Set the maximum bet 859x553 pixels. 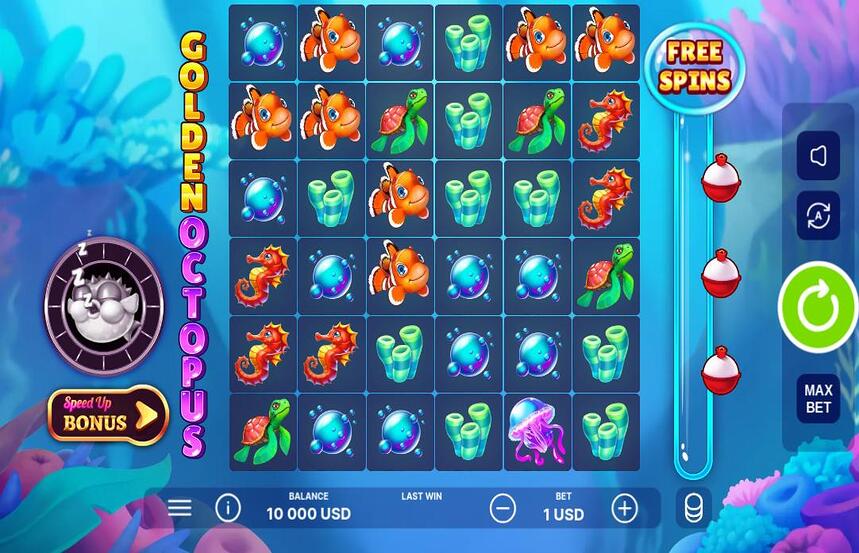(818, 398)
